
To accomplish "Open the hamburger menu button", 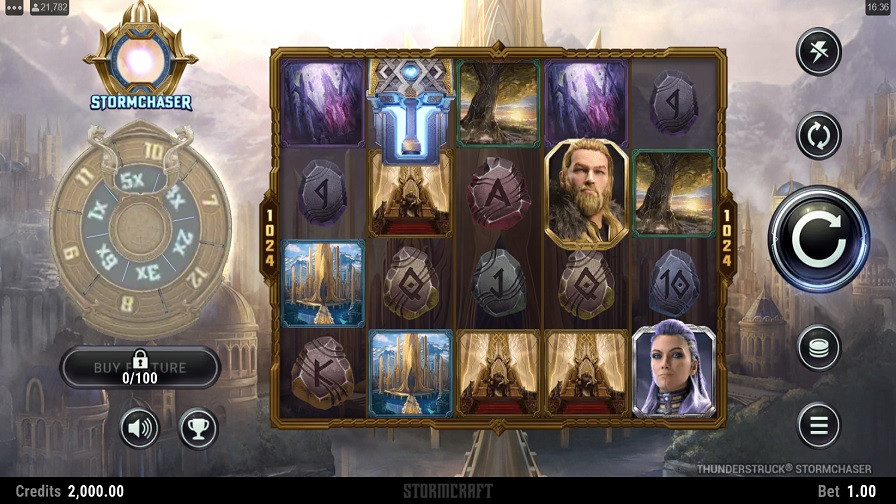I will click(818, 426).
